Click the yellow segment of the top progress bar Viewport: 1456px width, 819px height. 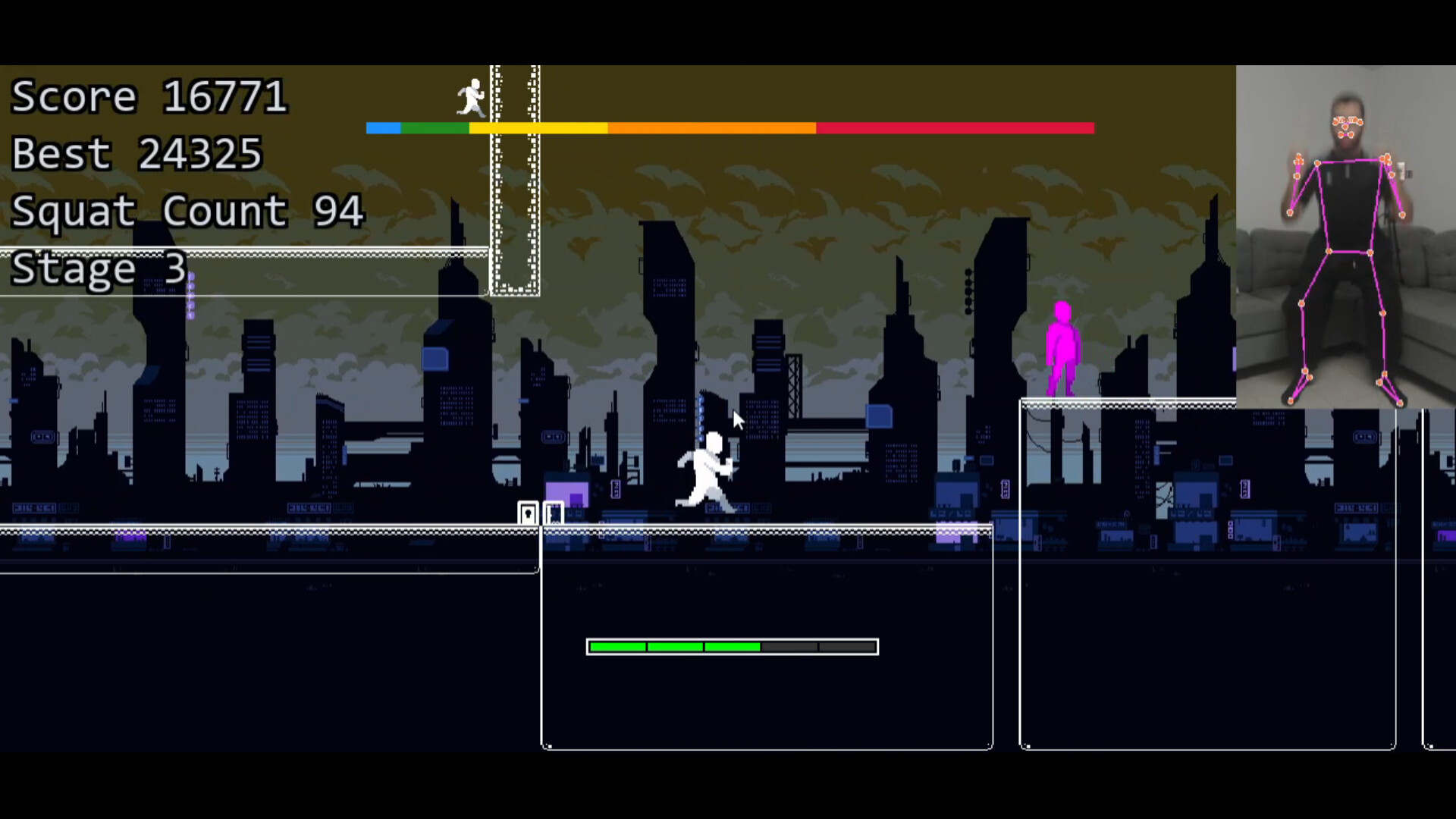(x=538, y=128)
